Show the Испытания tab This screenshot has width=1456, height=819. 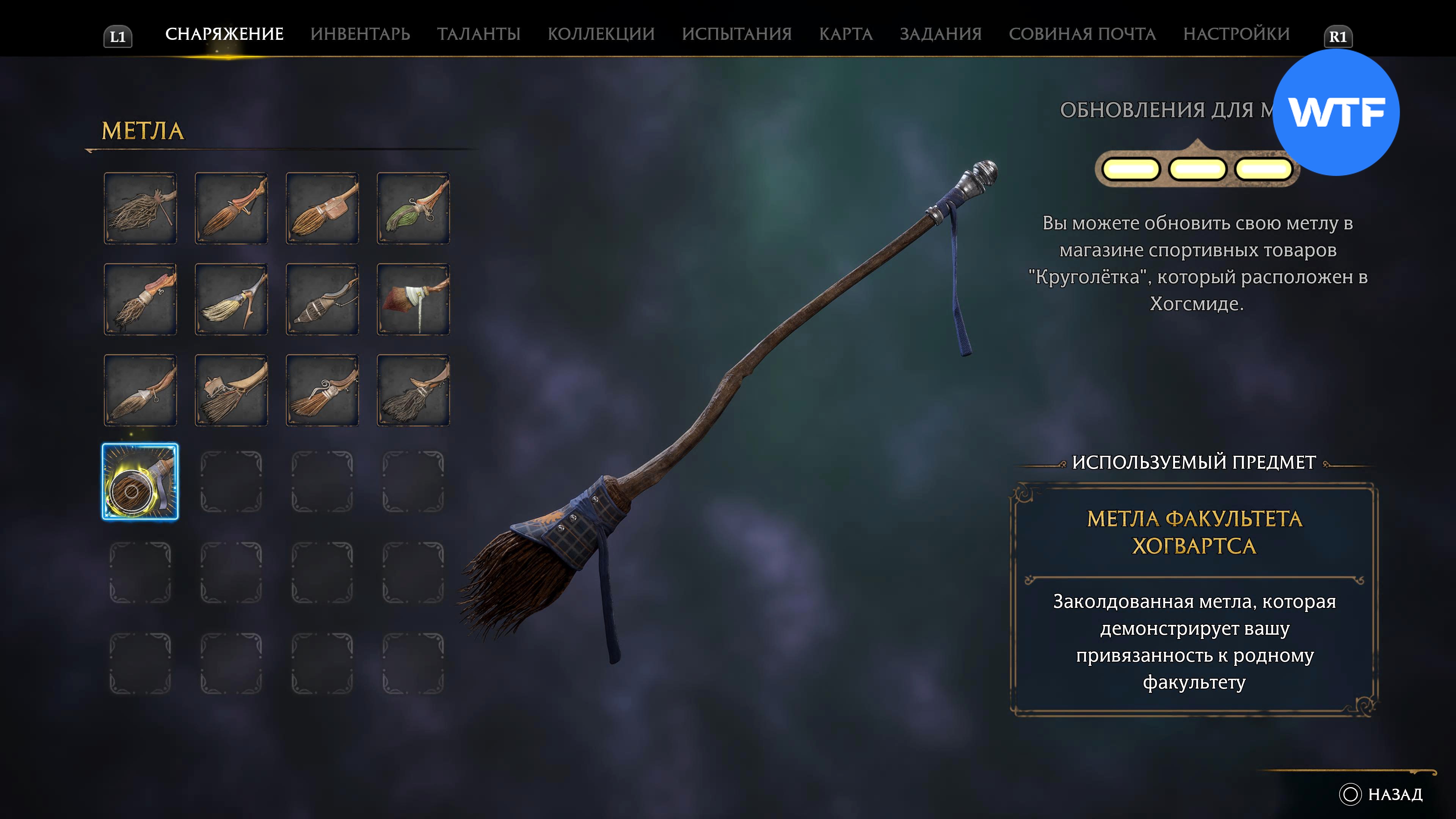tap(736, 34)
